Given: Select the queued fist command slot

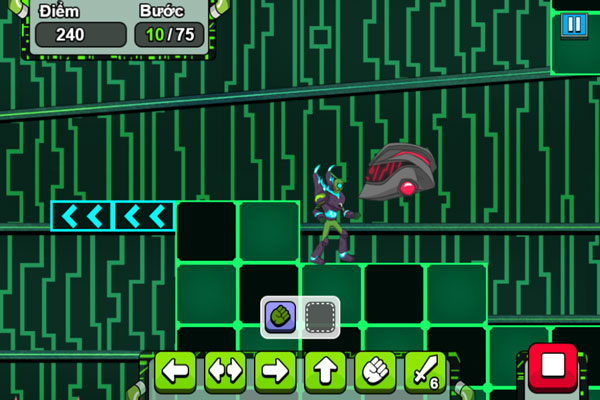Looking at the screenshot, I should click(279, 317).
